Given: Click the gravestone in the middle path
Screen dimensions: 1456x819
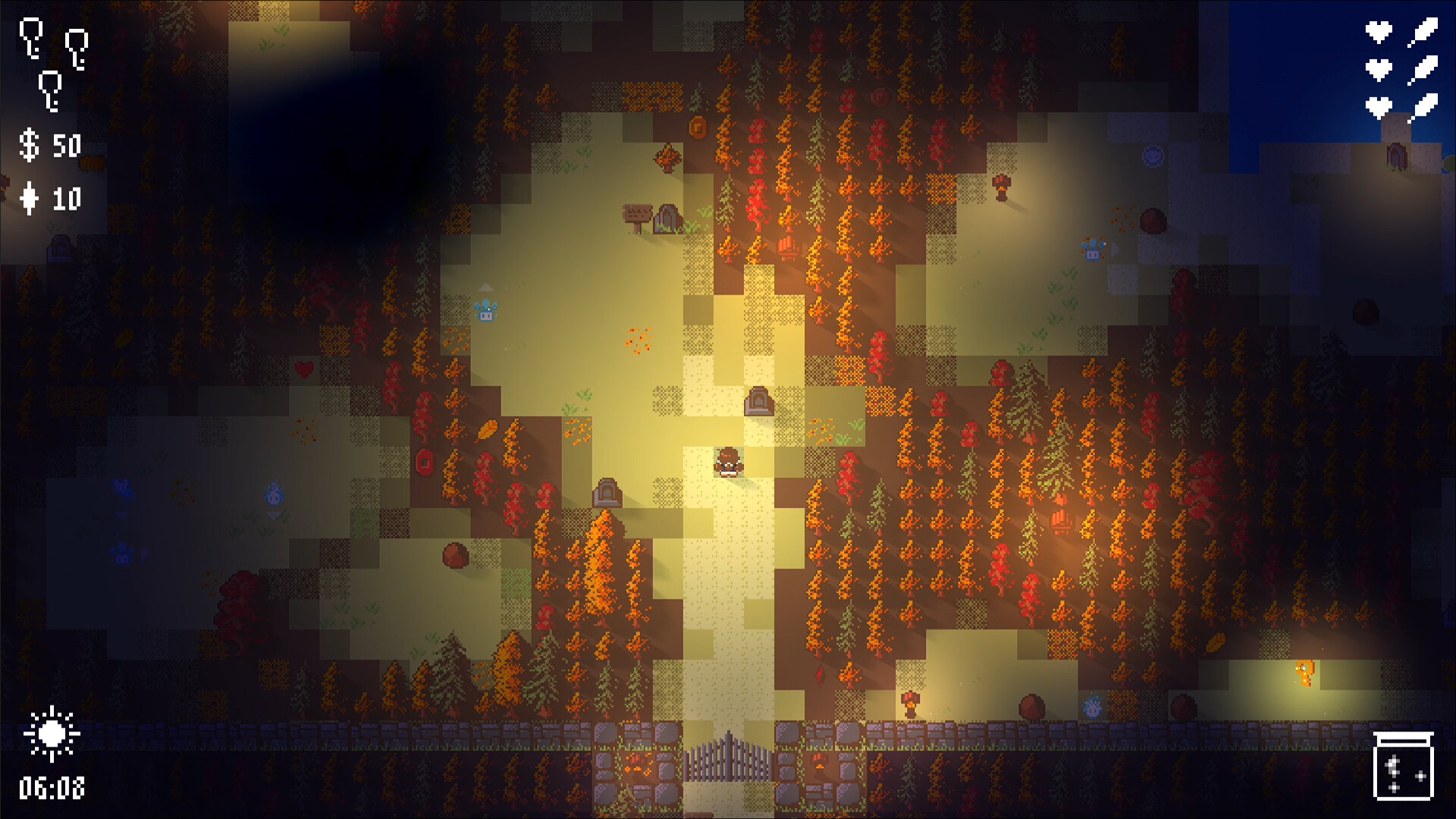Looking at the screenshot, I should [759, 403].
